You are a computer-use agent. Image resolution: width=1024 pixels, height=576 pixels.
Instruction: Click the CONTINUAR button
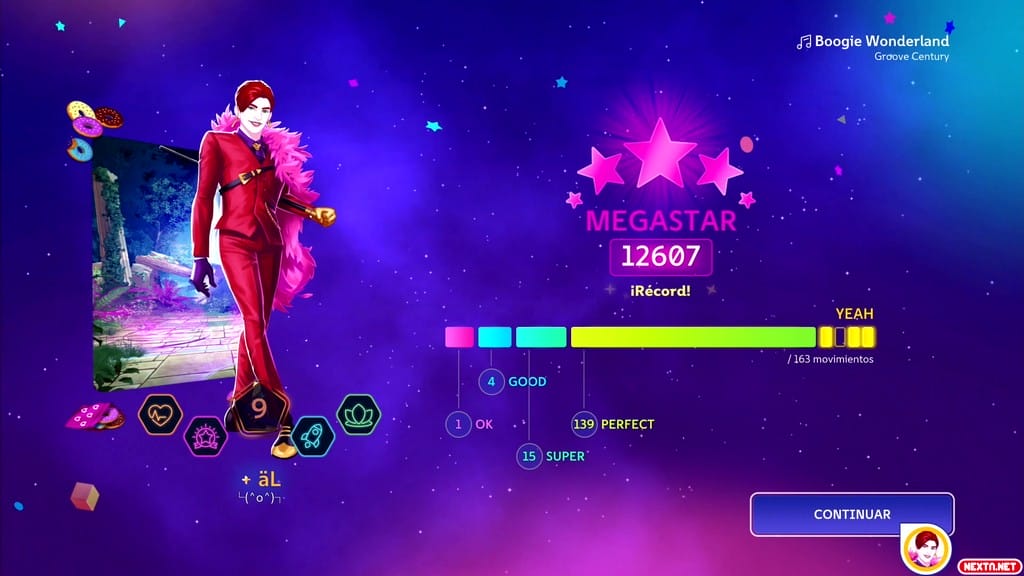[x=851, y=514]
